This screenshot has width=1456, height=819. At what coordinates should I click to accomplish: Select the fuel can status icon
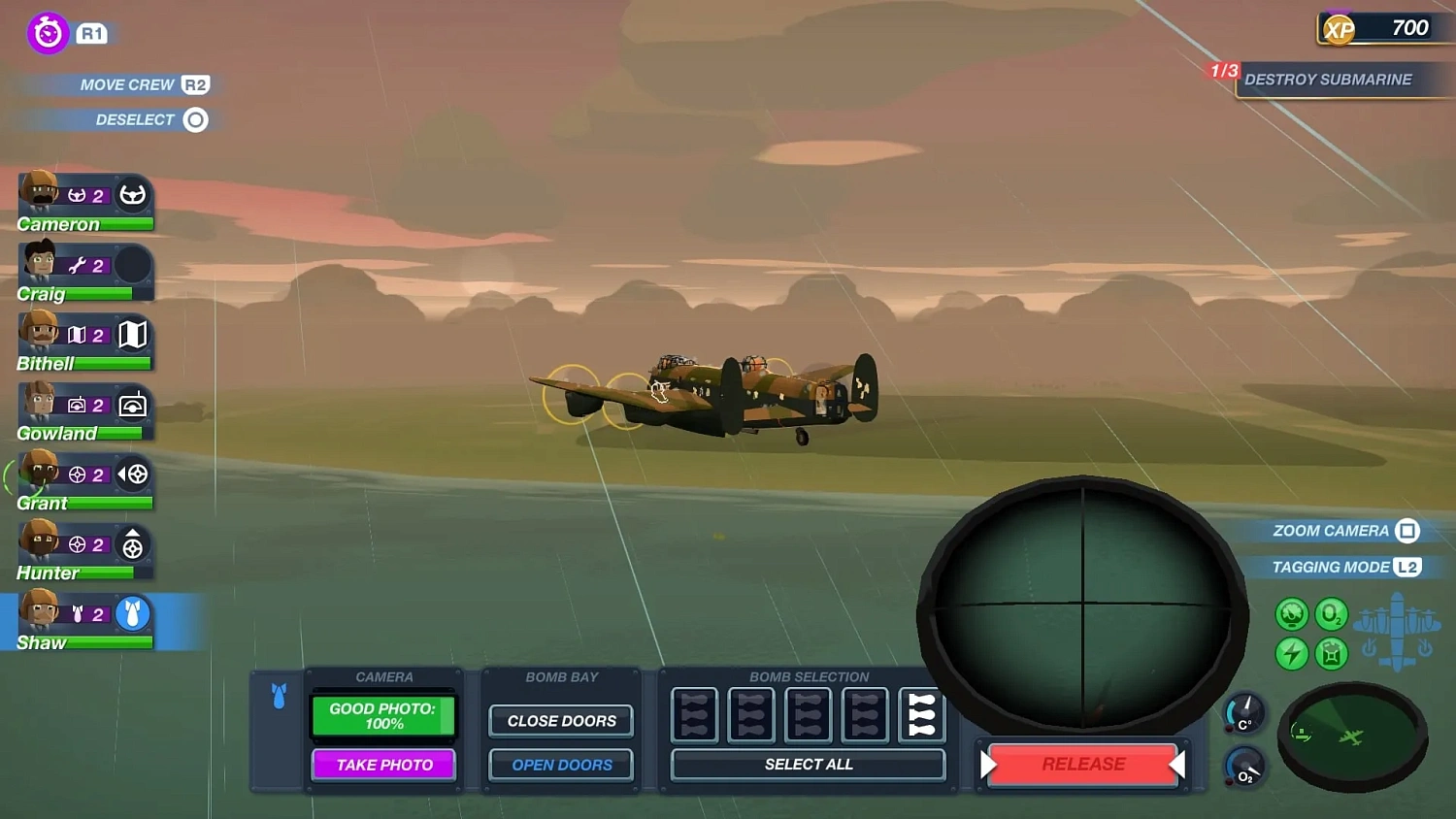[1331, 654]
